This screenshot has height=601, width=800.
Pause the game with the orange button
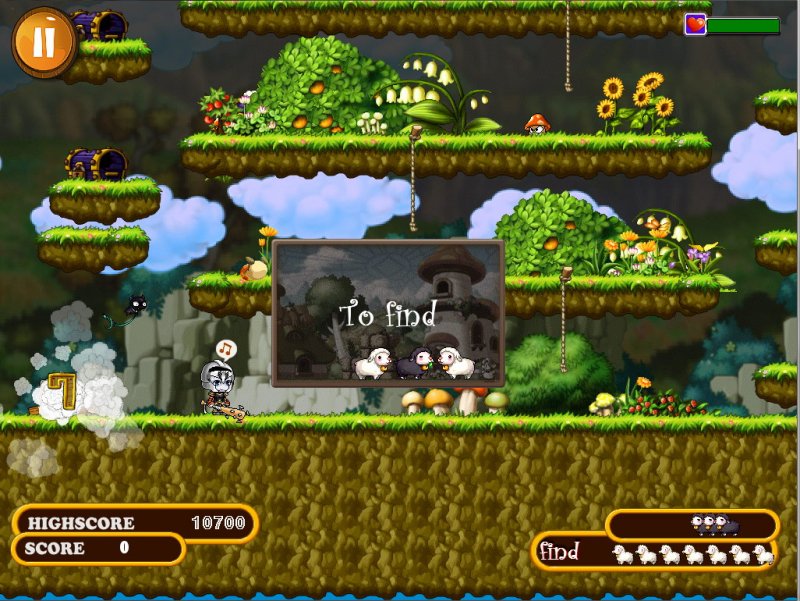pos(44,43)
